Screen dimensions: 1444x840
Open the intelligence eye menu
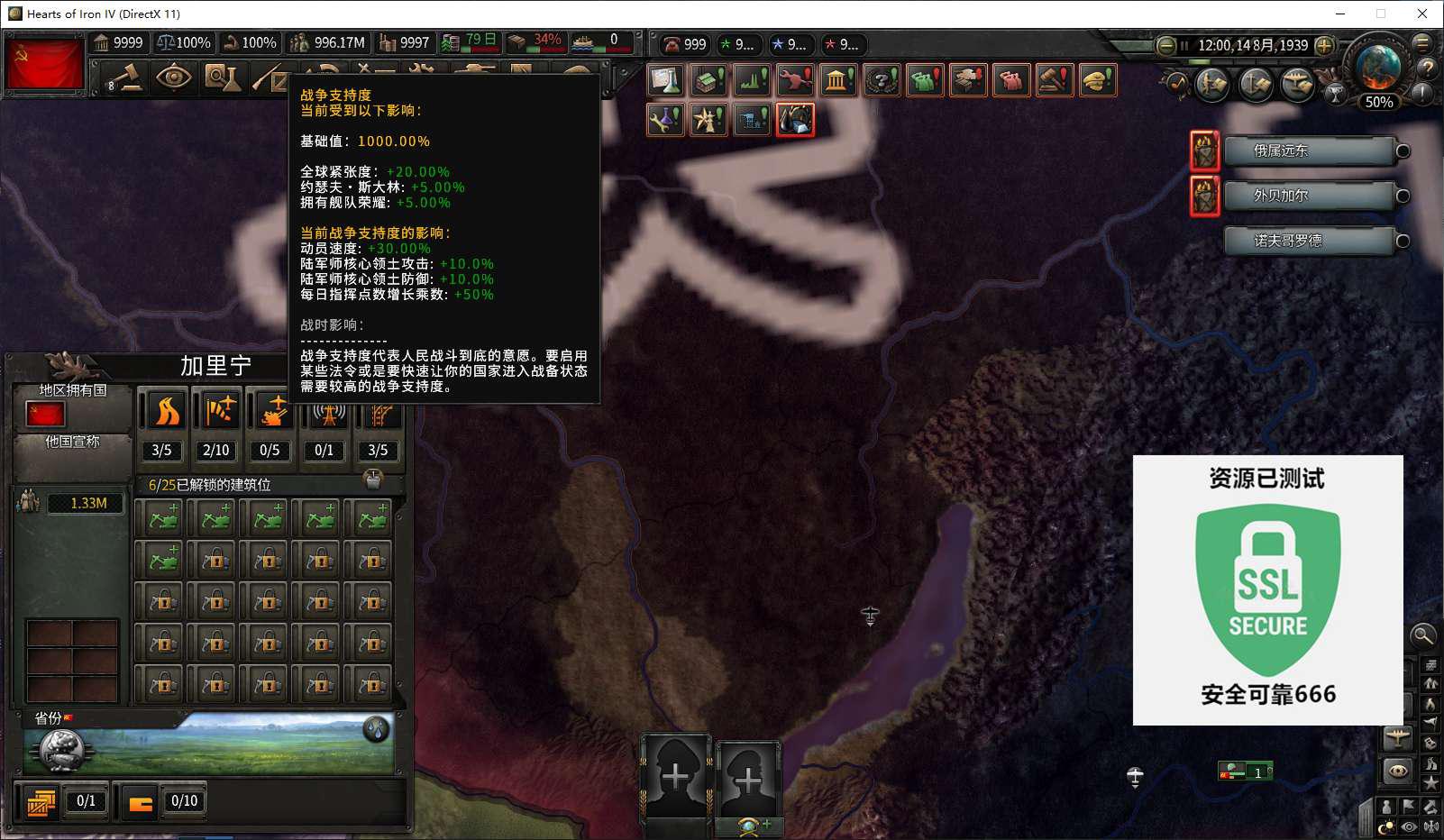173,78
